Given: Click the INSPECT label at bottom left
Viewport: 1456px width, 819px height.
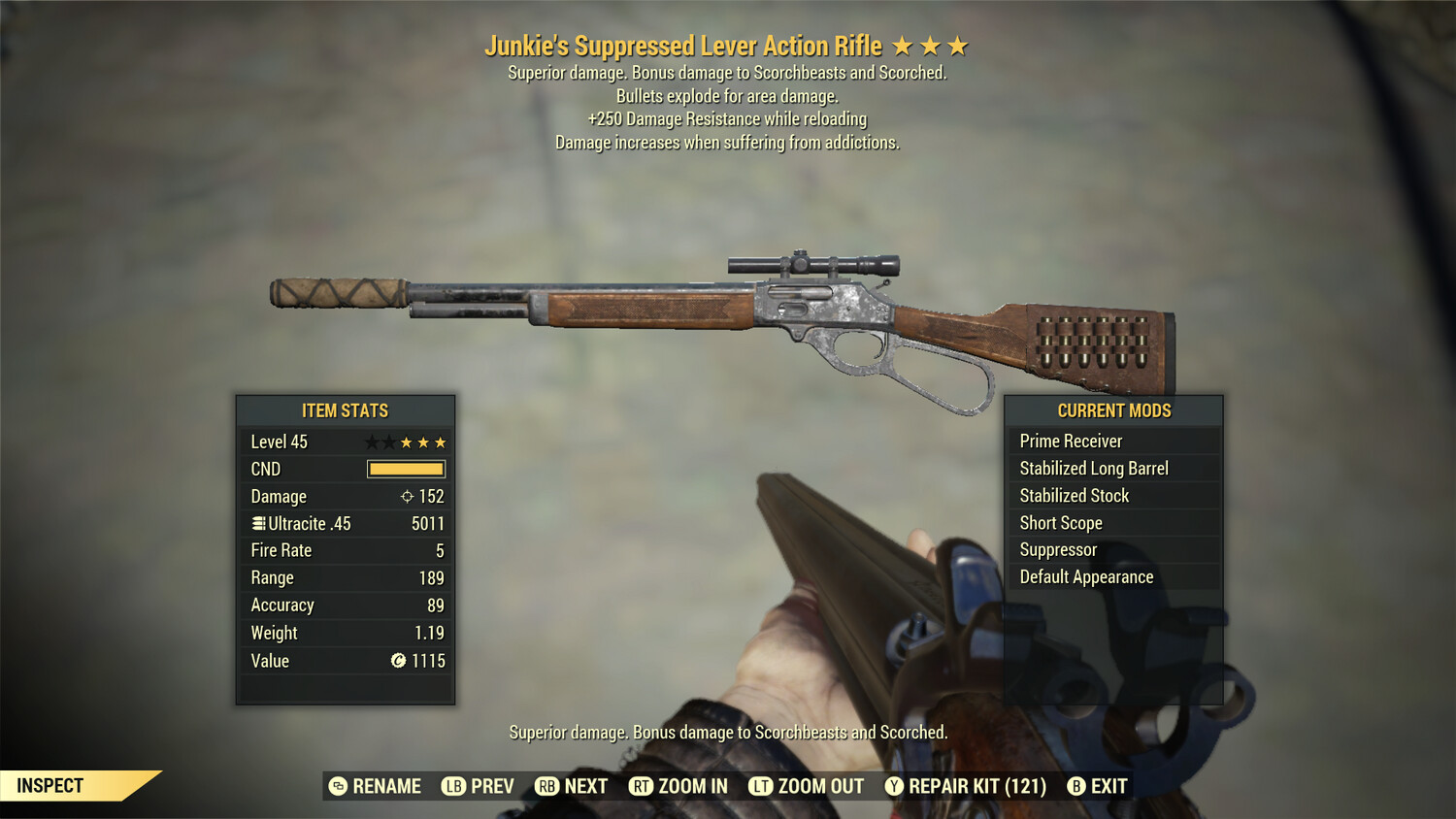Looking at the screenshot, I should tap(50, 785).
